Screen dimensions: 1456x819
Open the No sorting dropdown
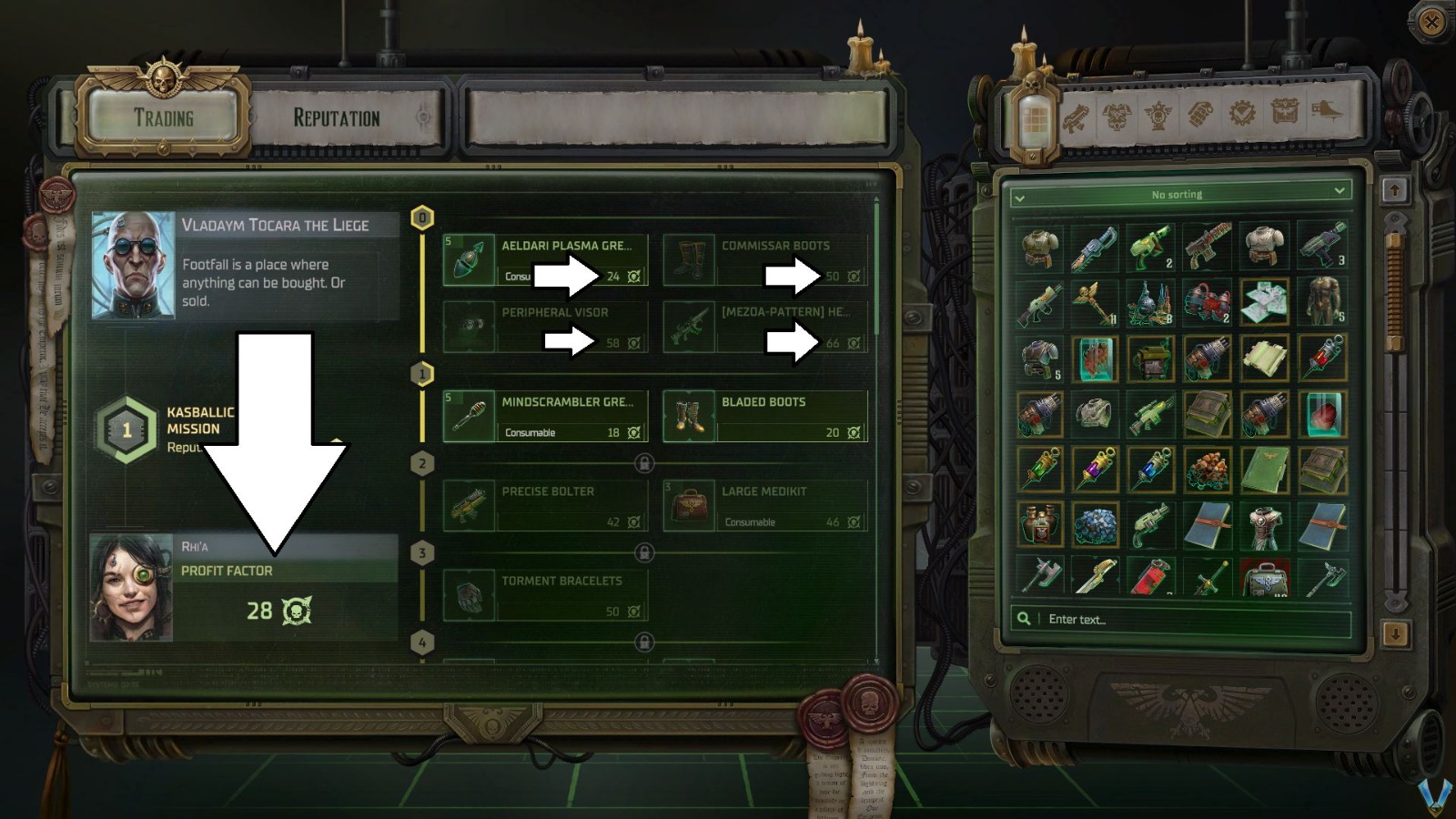click(x=1178, y=193)
